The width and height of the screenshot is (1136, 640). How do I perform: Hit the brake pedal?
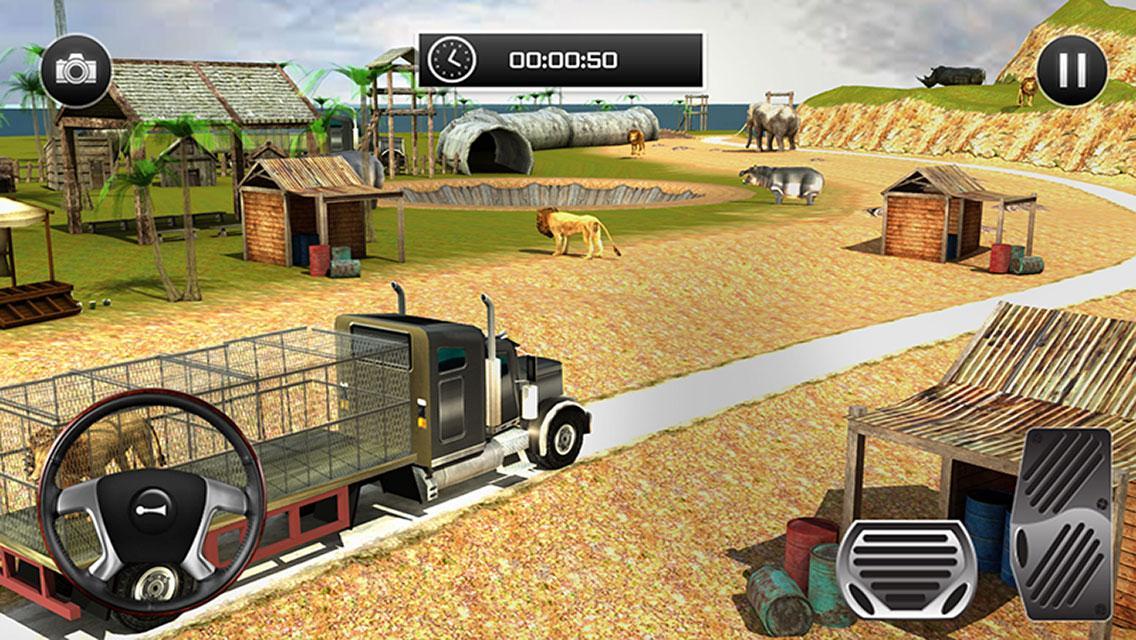click(906, 568)
